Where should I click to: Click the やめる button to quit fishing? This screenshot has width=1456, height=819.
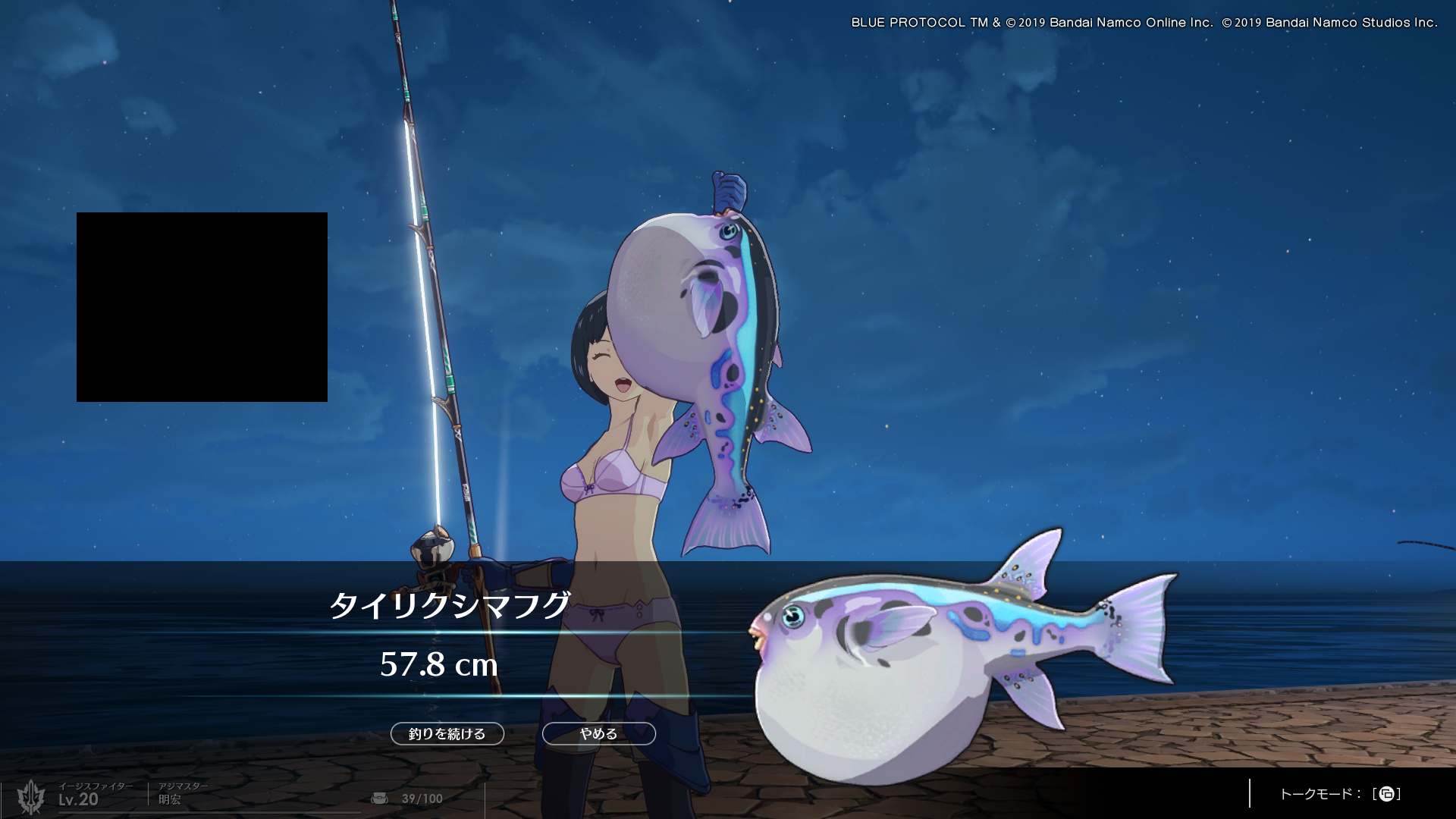click(598, 733)
